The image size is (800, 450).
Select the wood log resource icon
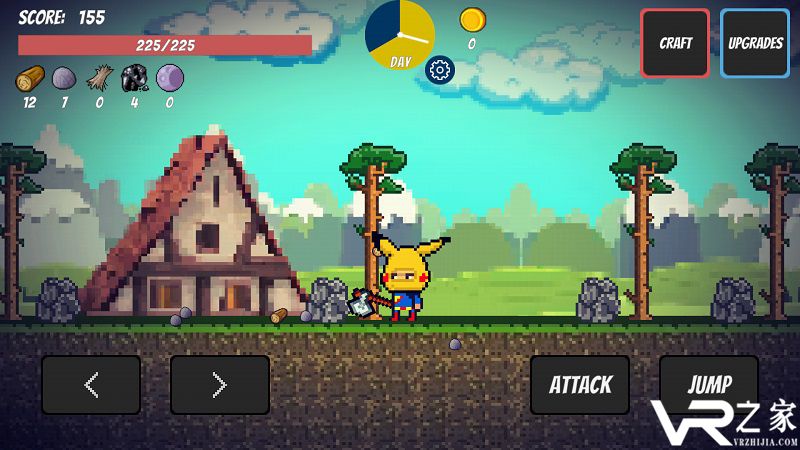pos(30,78)
